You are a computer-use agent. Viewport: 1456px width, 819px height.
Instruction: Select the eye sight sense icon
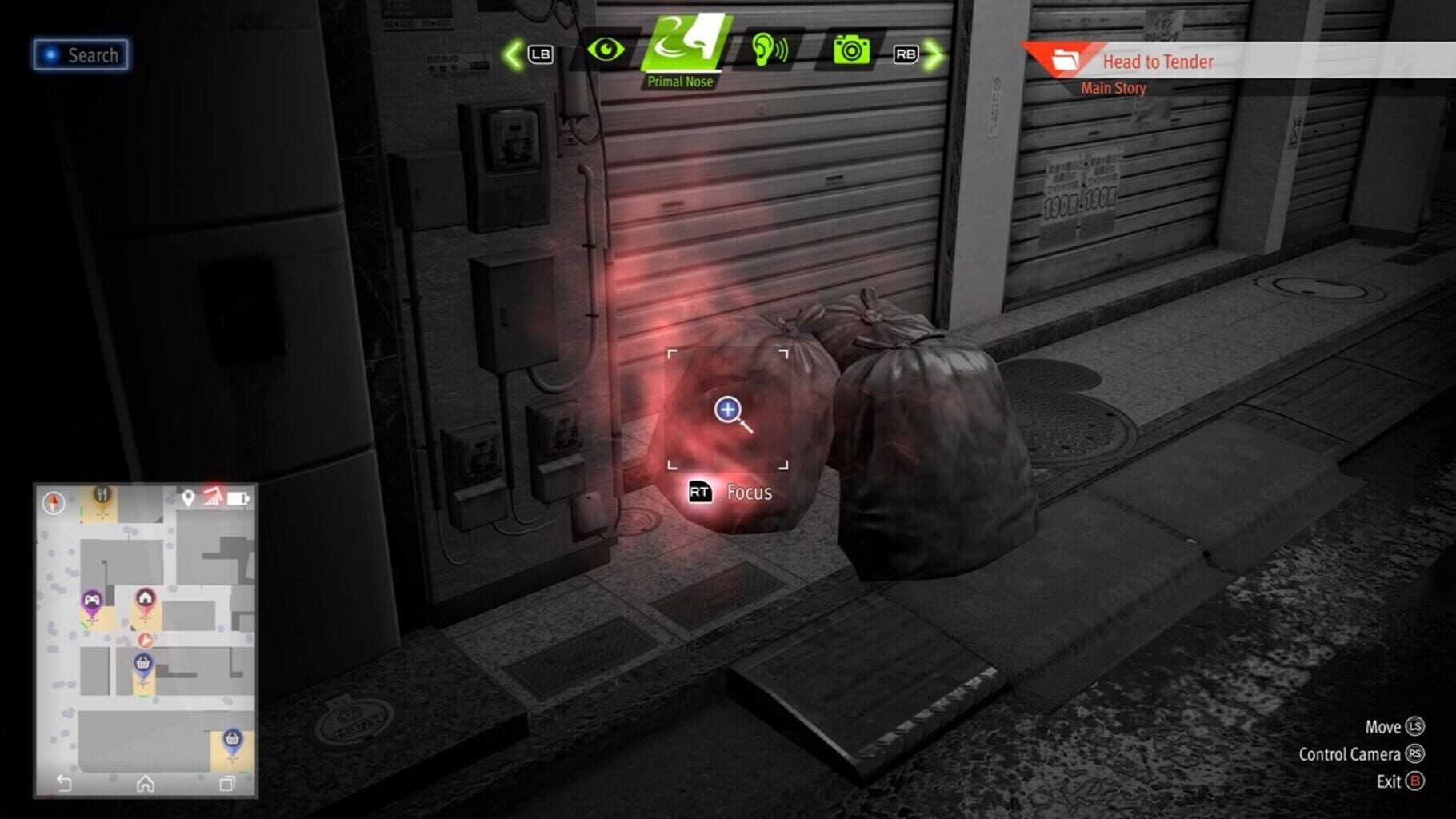pos(609,50)
